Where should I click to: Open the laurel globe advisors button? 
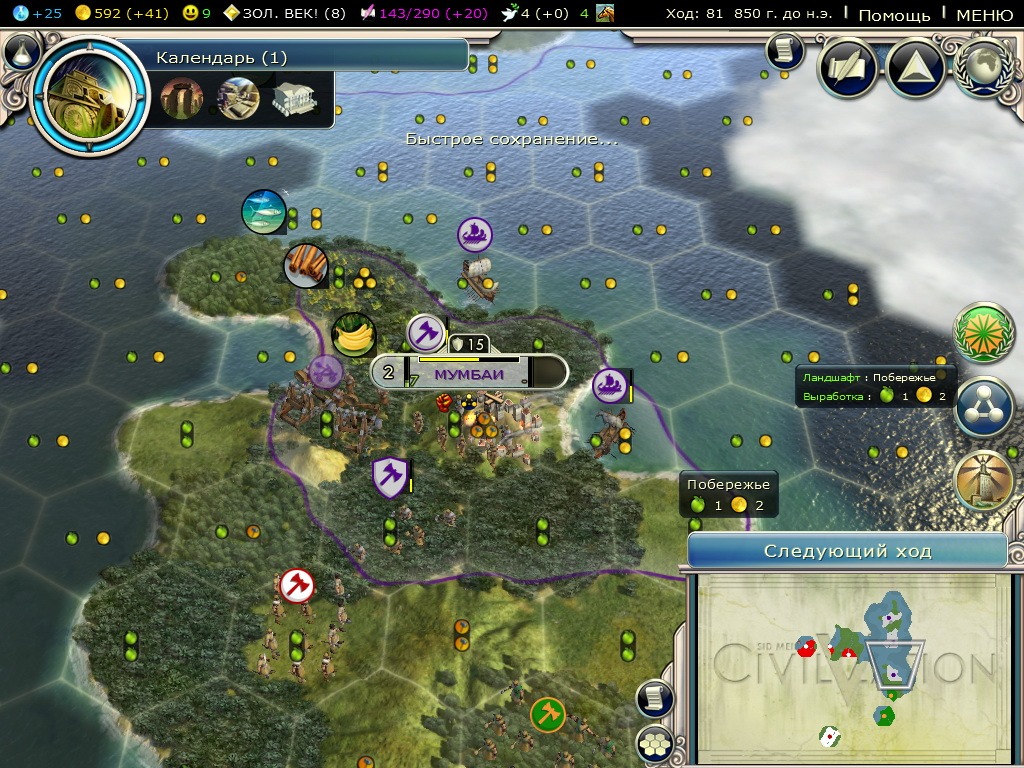click(x=983, y=68)
